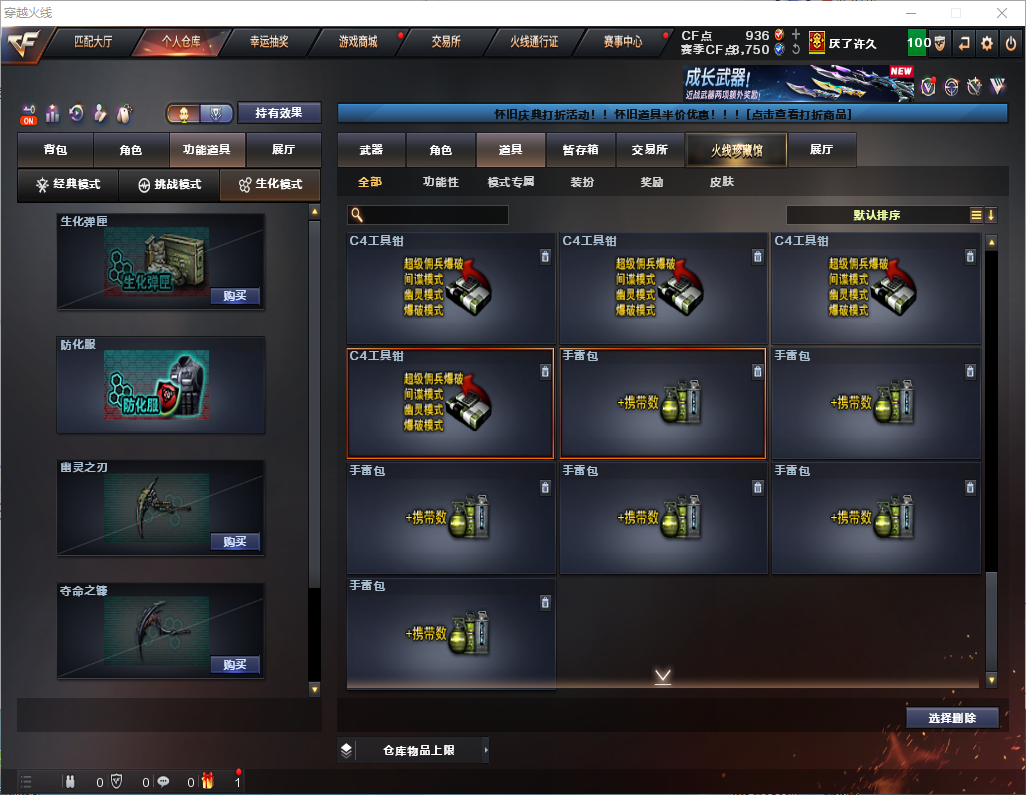Click the 选择删除 button
The width and height of the screenshot is (1026, 795).
pos(952,718)
